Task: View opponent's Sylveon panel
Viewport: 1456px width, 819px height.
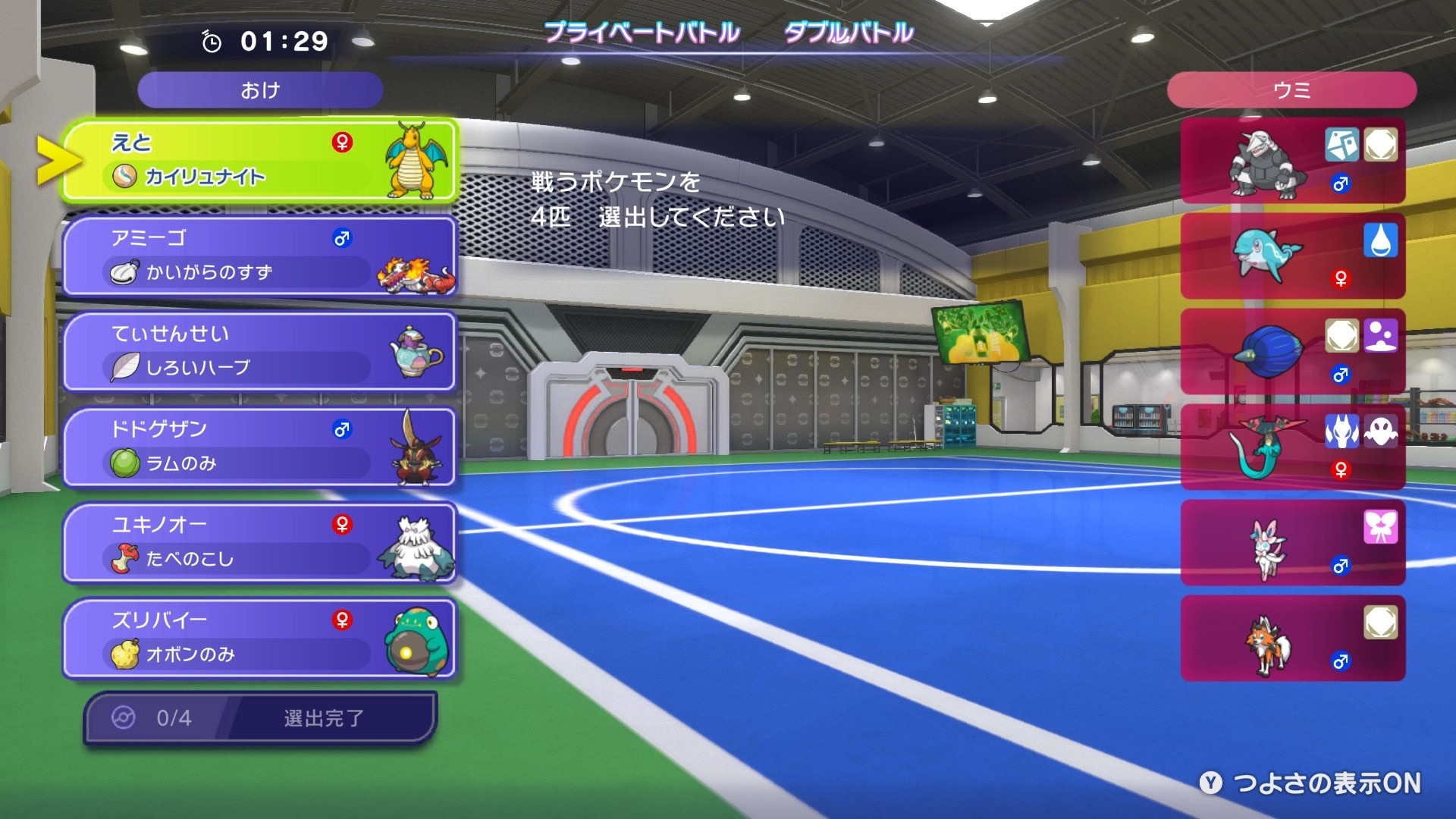Action: click(1292, 543)
